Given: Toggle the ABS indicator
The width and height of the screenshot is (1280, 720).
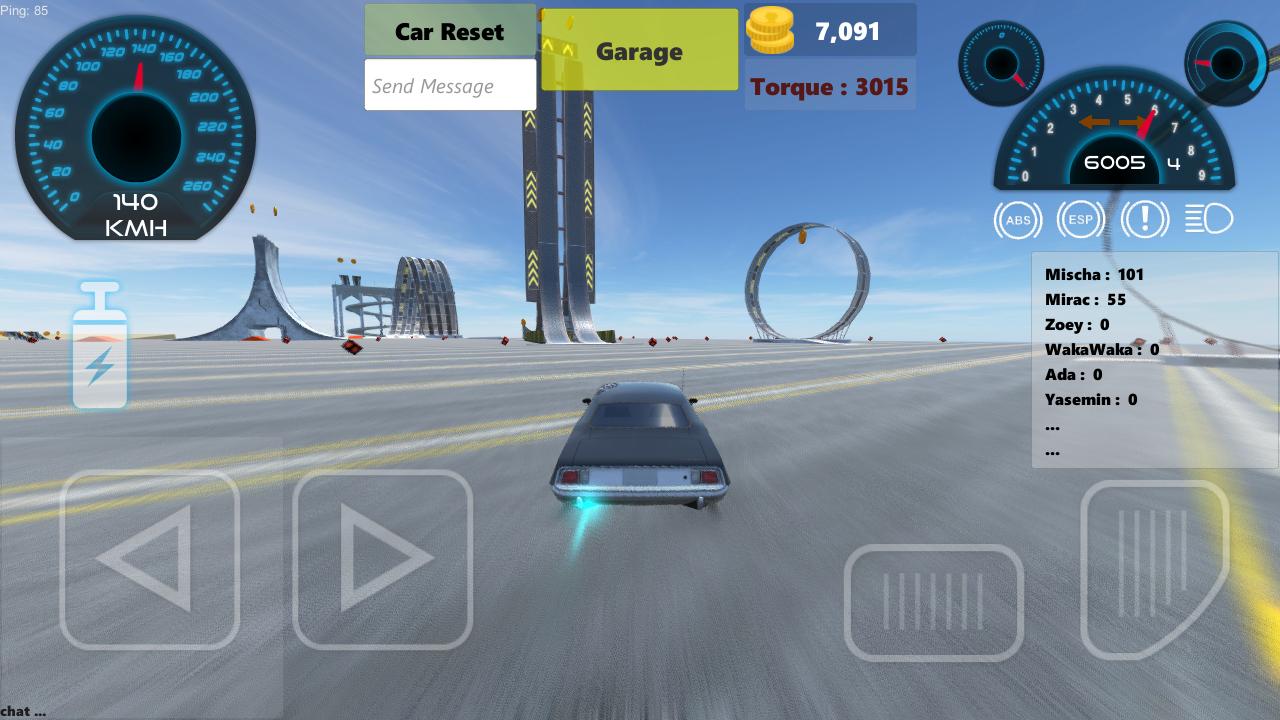Looking at the screenshot, I should (1017, 218).
